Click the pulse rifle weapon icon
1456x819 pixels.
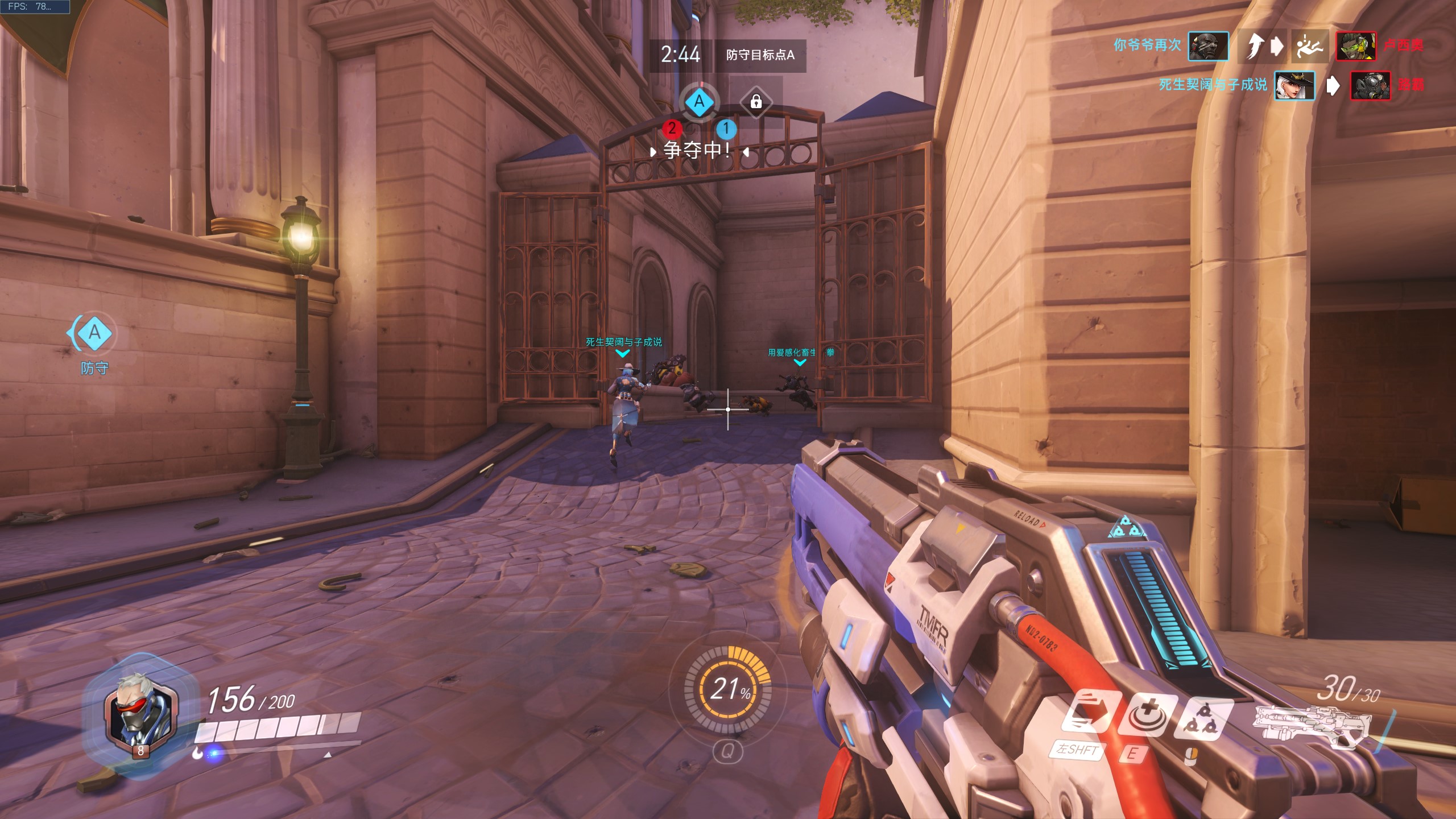[x=1314, y=725]
